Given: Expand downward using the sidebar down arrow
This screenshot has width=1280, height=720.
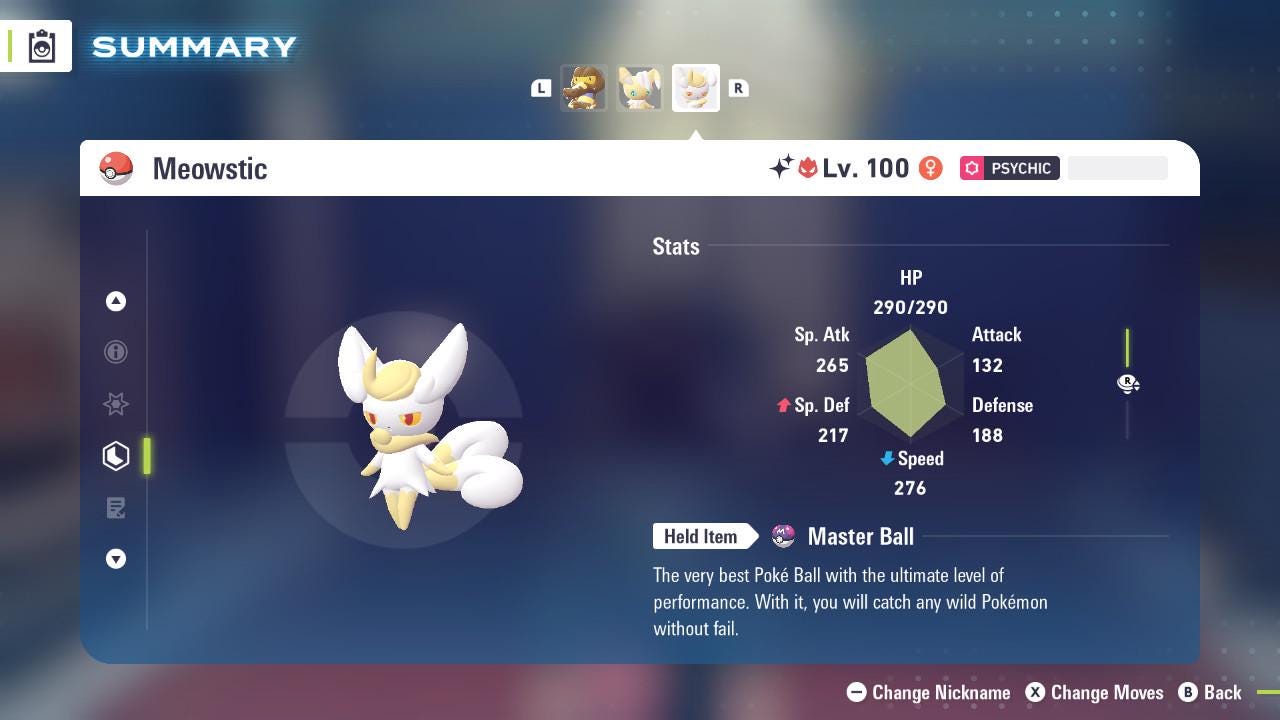Looking at the screenshot, I should coord(116,559).
